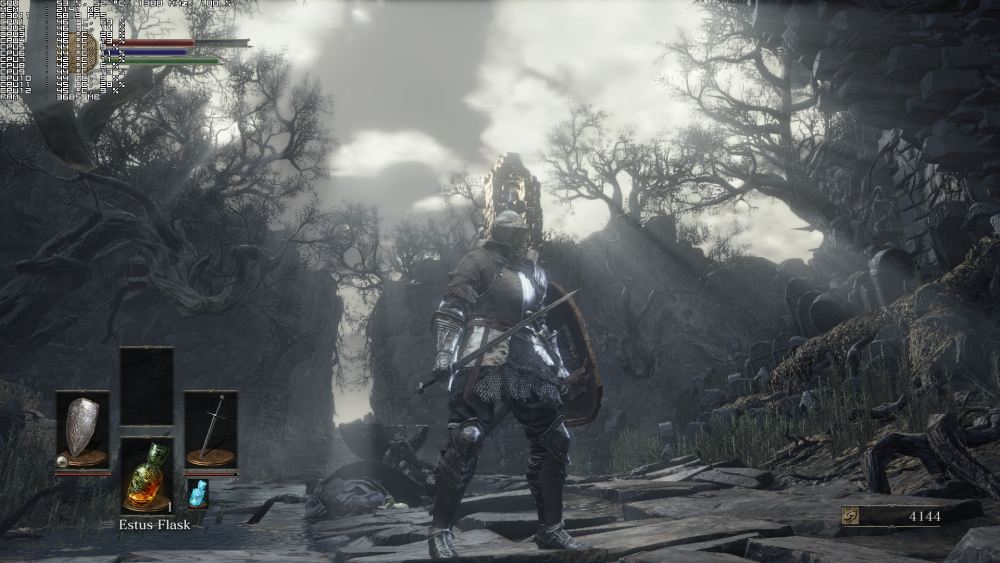The image size is (1000, 563).
Task: Select the sword in the right-hand slot
Action: [x=211, y=429]
